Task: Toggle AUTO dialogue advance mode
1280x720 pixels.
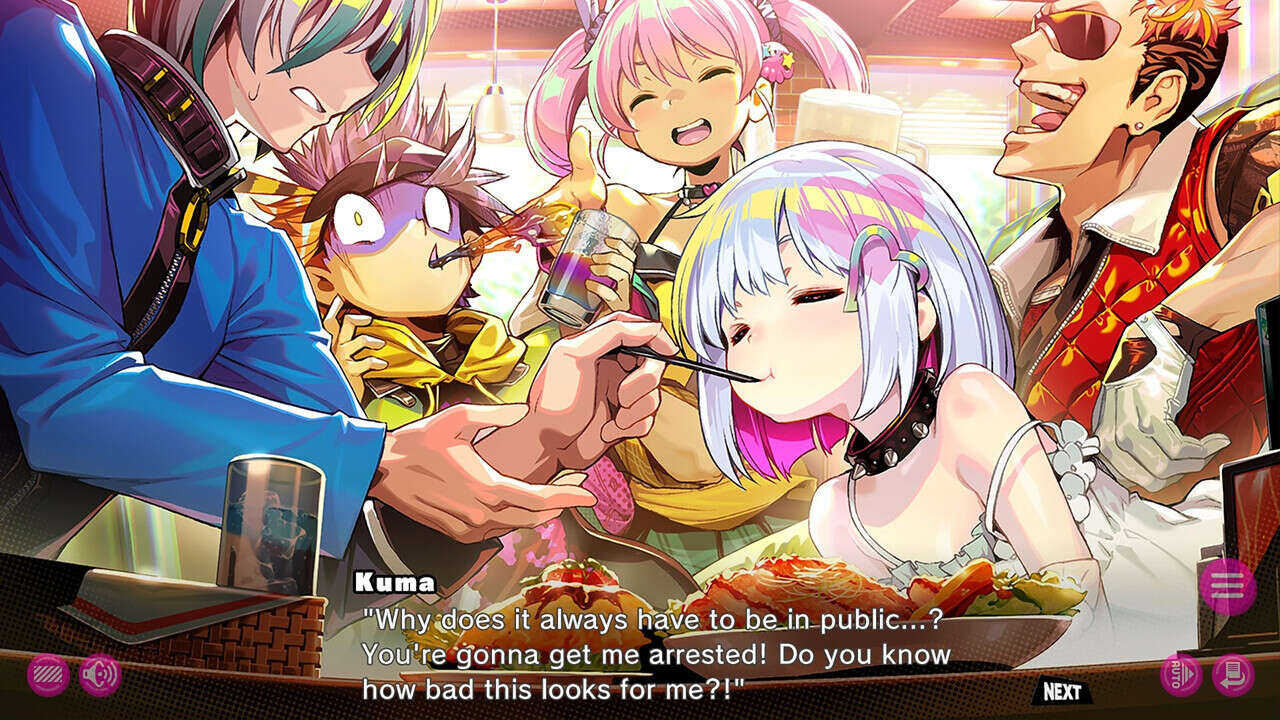Action: pyautogui.click(x=1180, y=675)
